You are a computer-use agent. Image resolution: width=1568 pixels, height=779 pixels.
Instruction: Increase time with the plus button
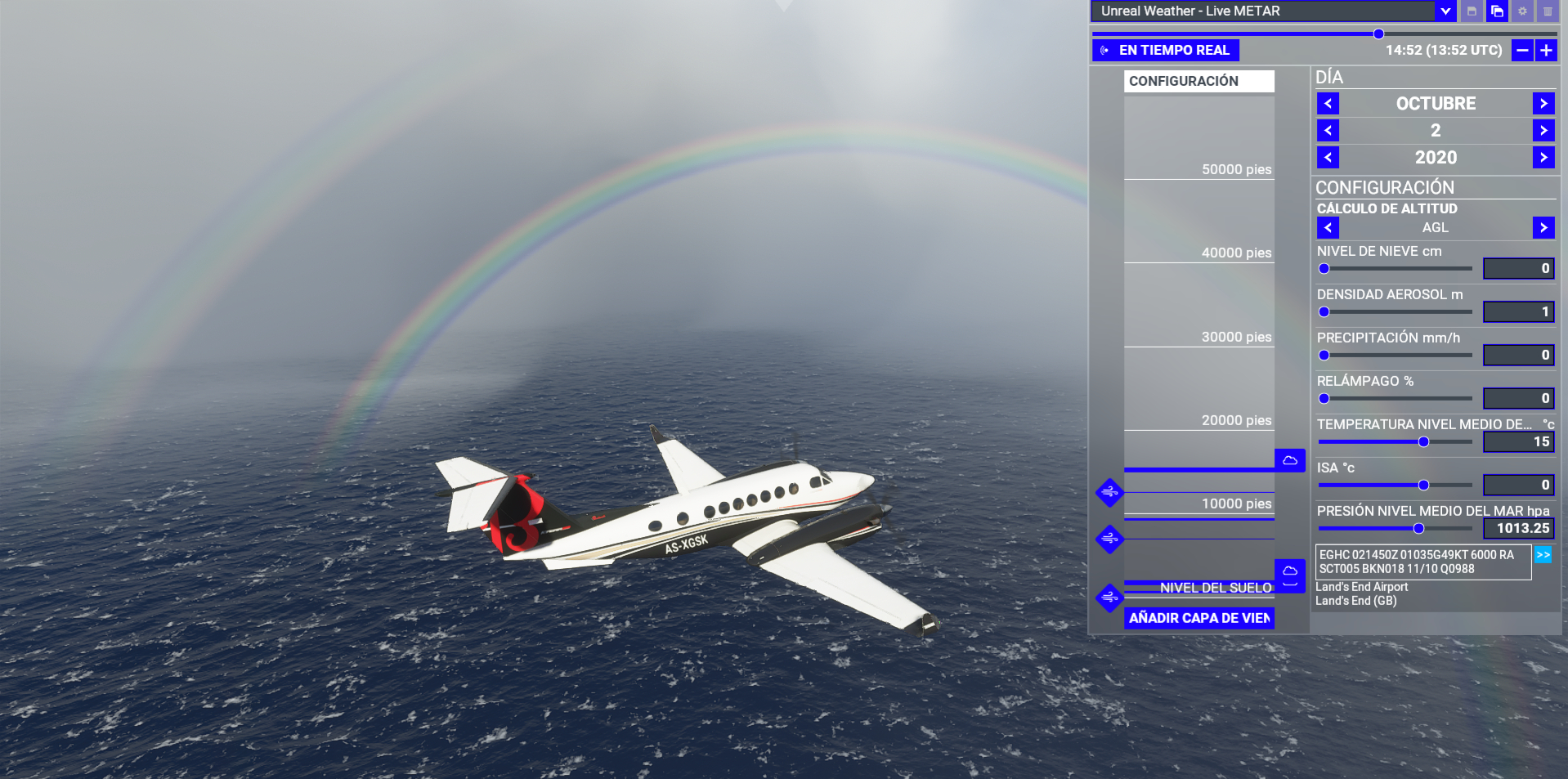(x=1546, y=50)
